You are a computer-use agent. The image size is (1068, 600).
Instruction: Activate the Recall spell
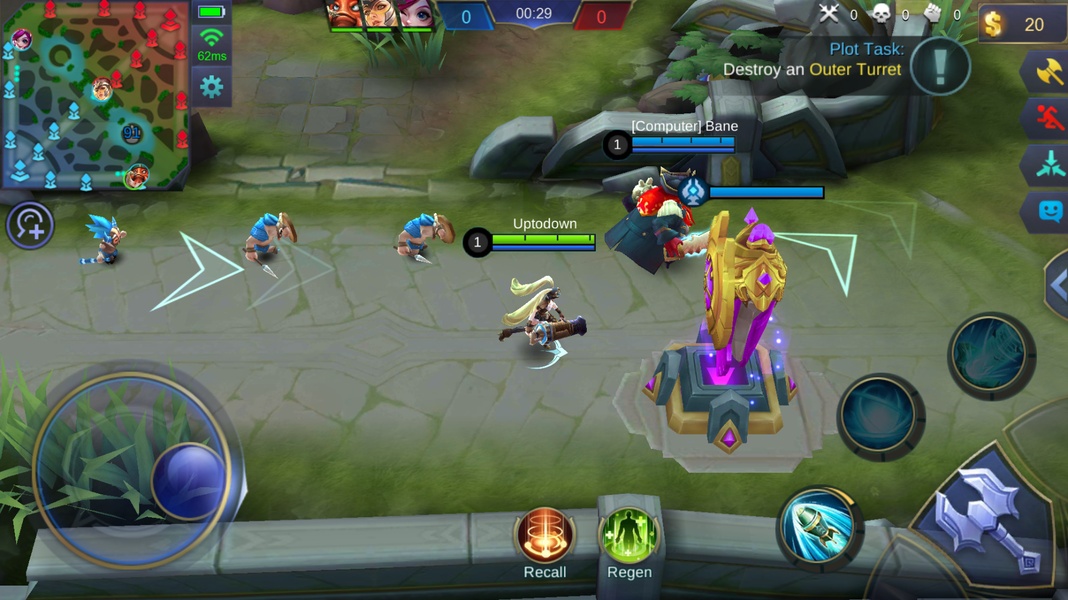tap(545, 537)
